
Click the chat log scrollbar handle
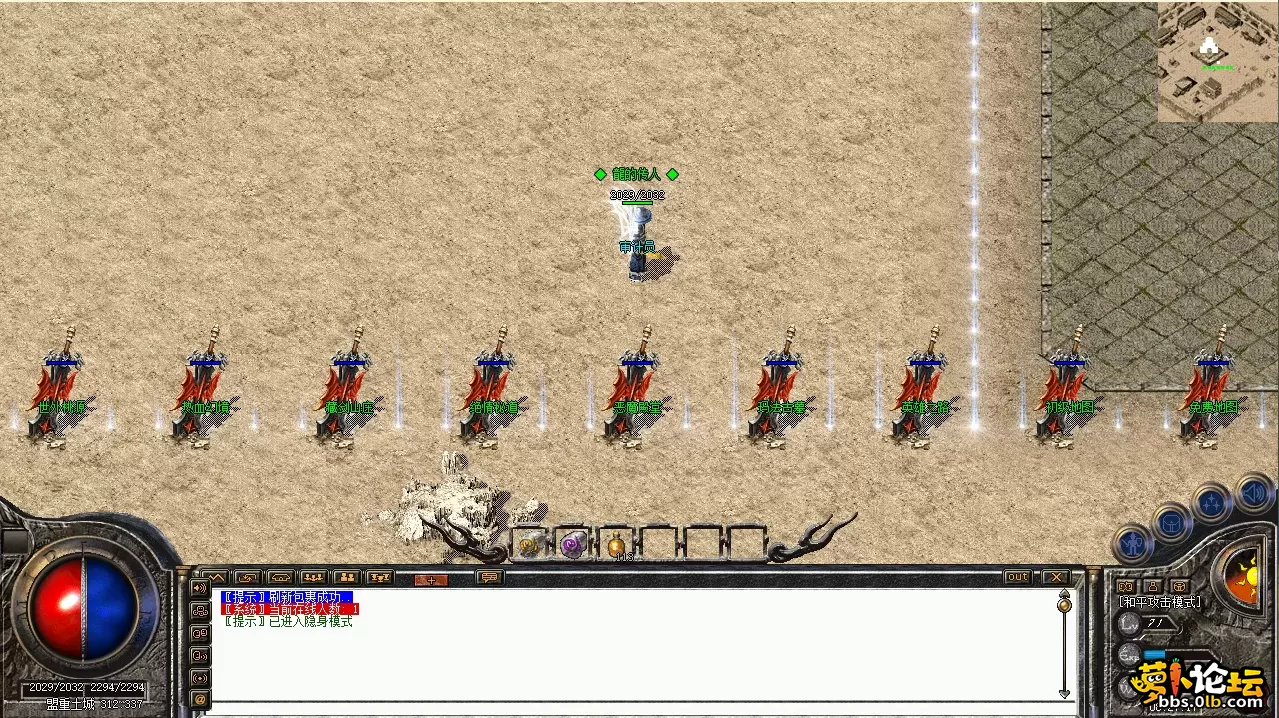click(x=1064, y=603)
